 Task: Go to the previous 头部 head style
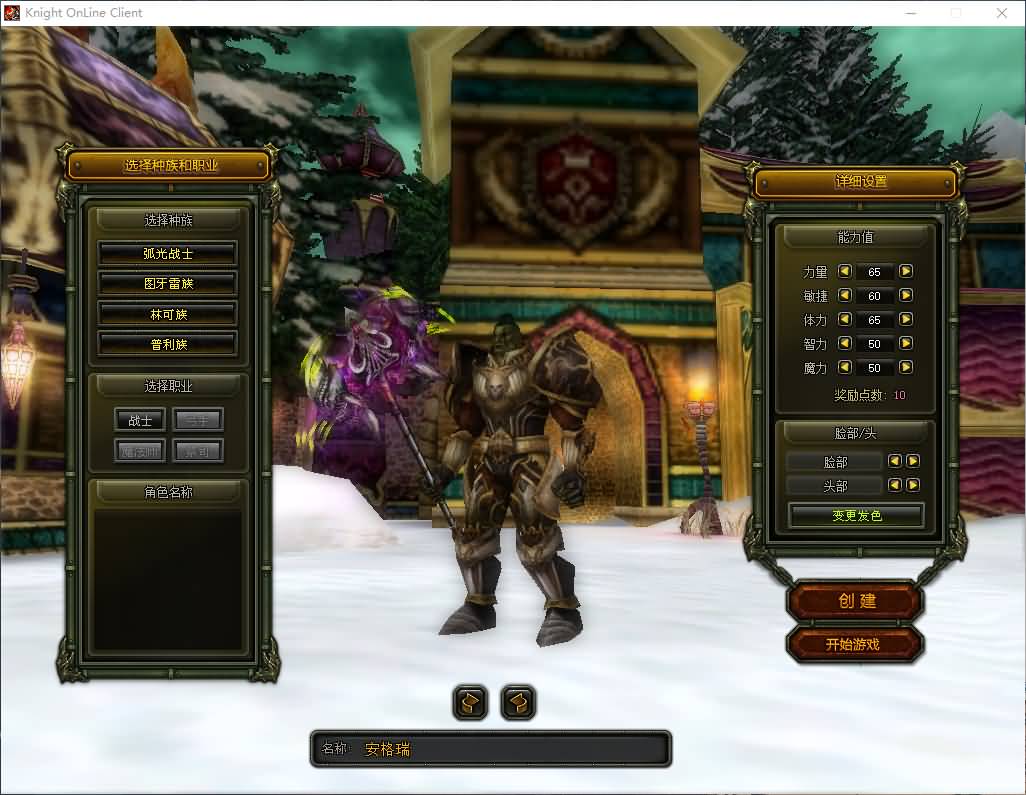coord(895,485)
